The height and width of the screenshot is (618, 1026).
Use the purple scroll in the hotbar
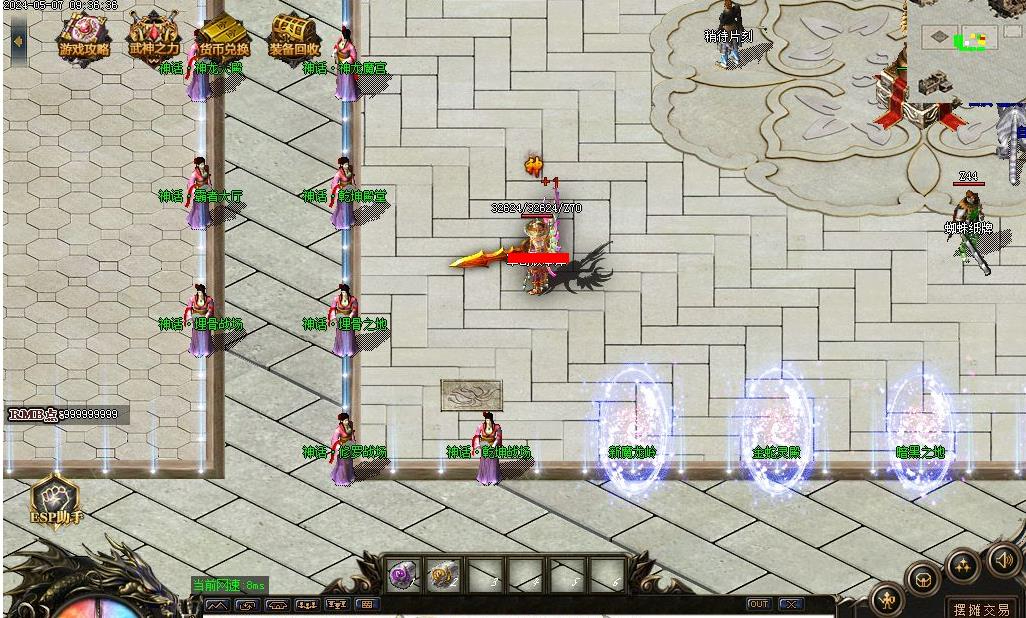tap(404, 575)
